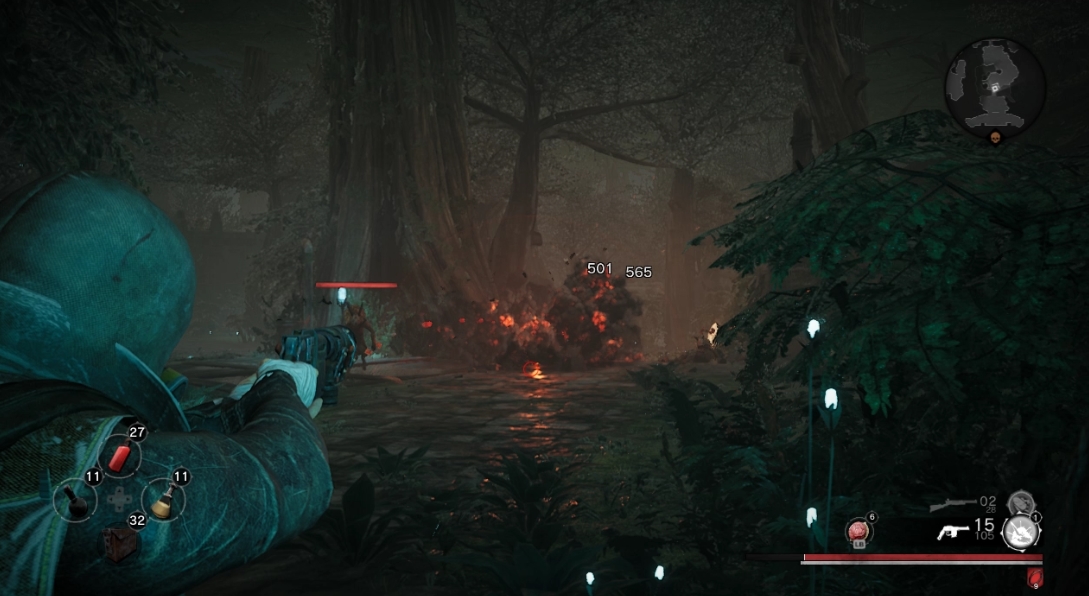Use the Dragon Heart healing item
1089x596 pixels.
858,531
